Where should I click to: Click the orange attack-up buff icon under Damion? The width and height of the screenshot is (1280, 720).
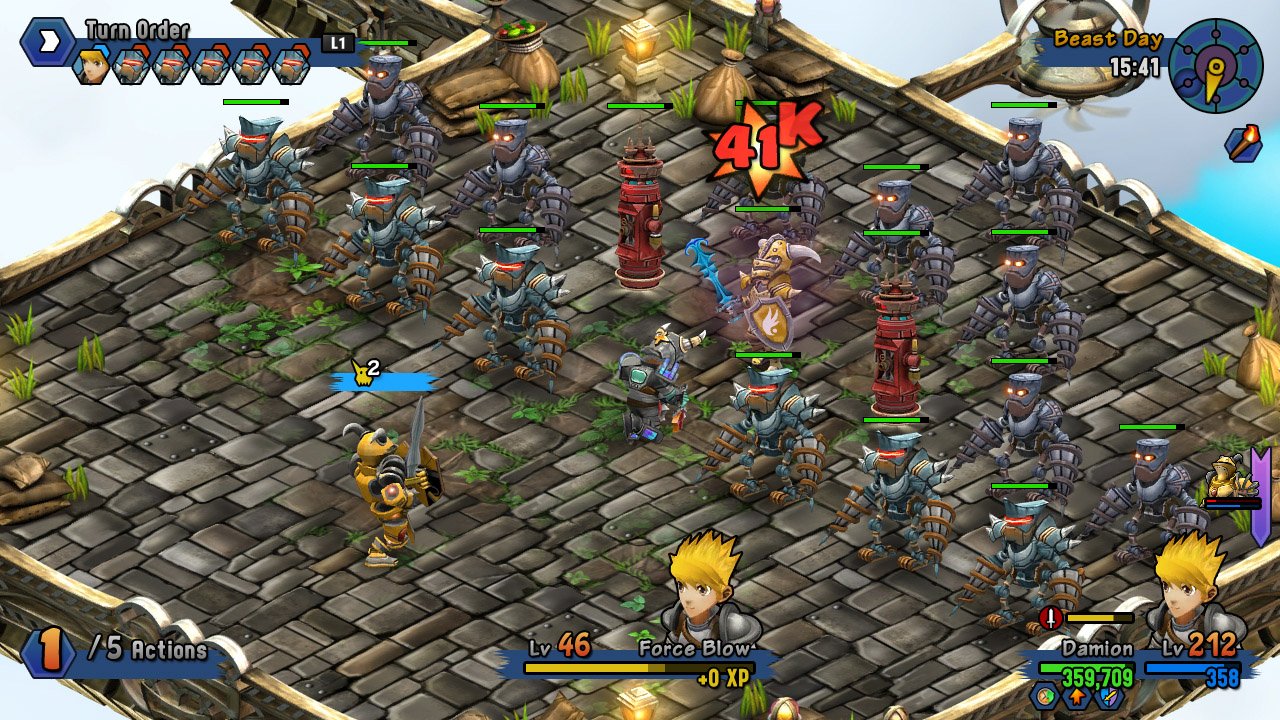1077,698
